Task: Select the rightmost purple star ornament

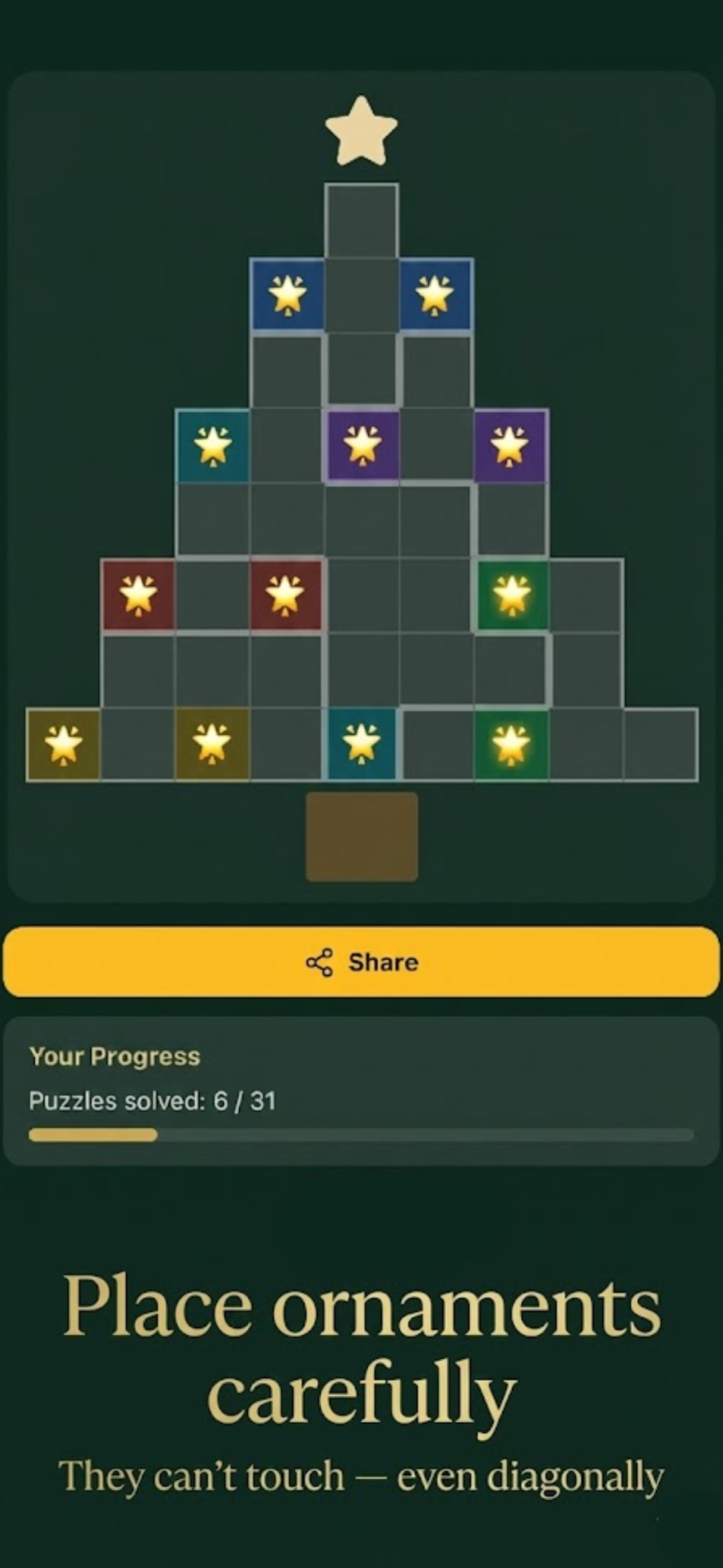Action: 511,446
